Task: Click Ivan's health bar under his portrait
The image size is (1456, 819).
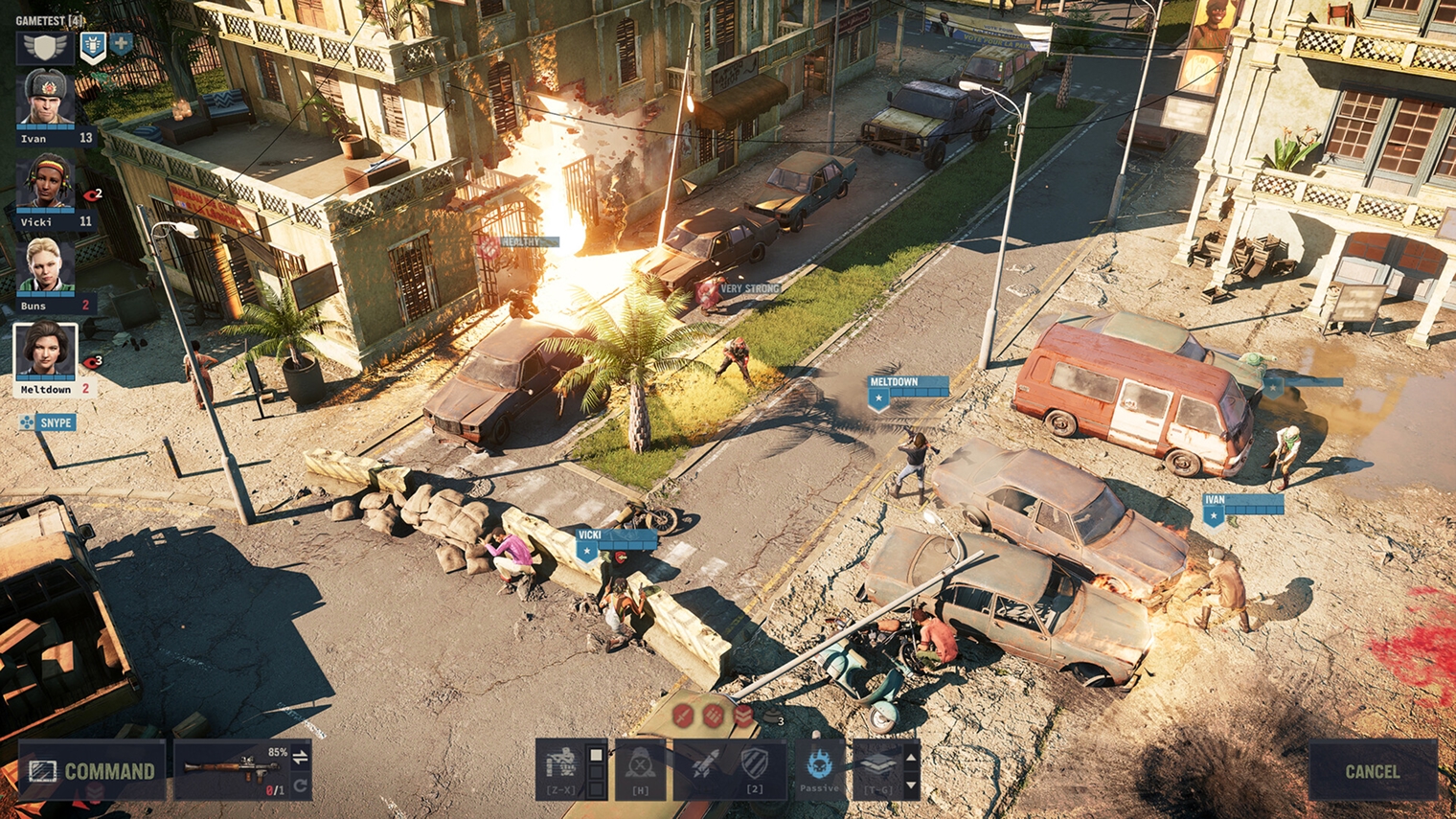Action: point(45,125)
